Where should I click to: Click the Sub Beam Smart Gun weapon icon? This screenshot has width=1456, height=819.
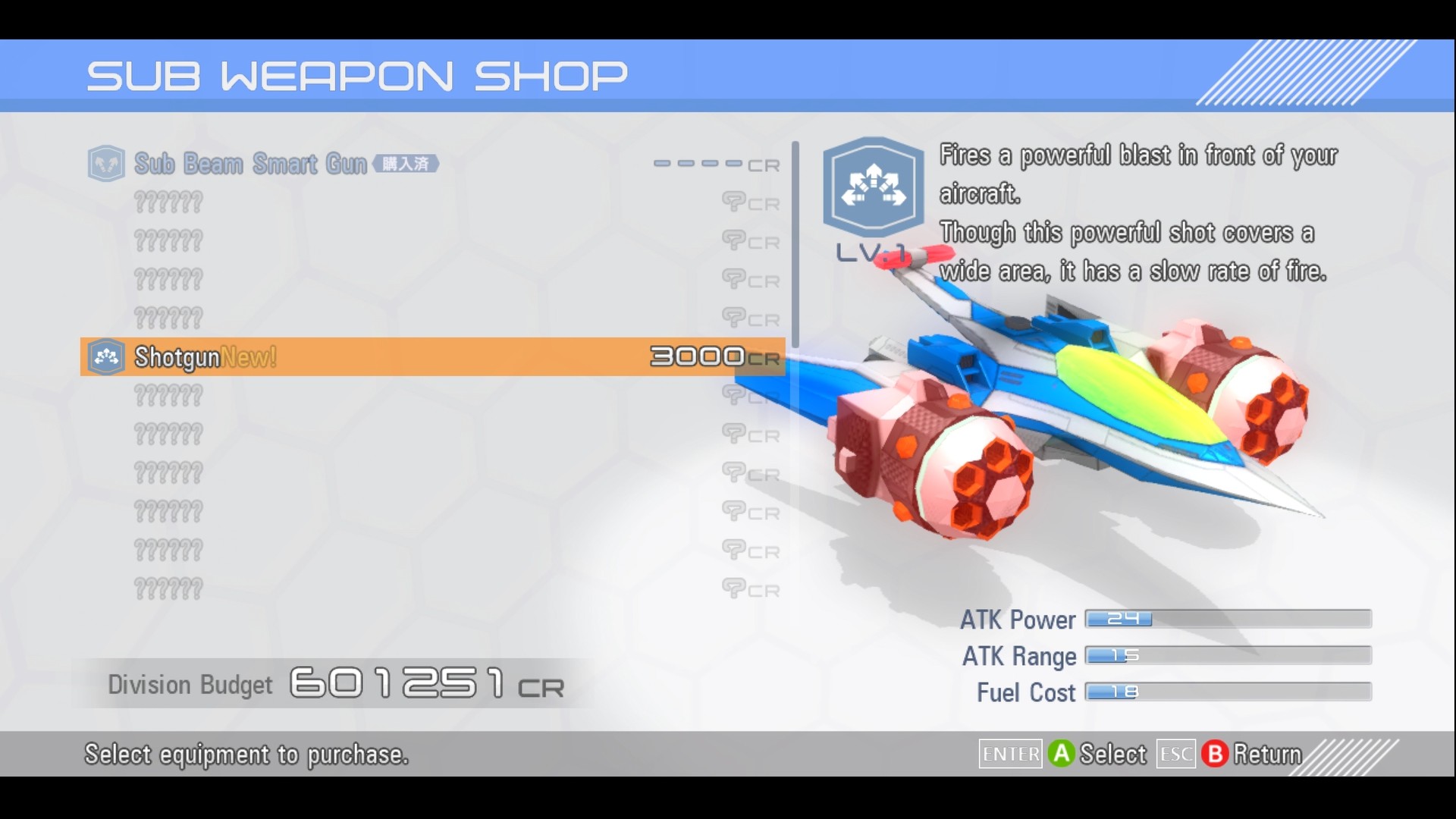click(x=106, y=163)
